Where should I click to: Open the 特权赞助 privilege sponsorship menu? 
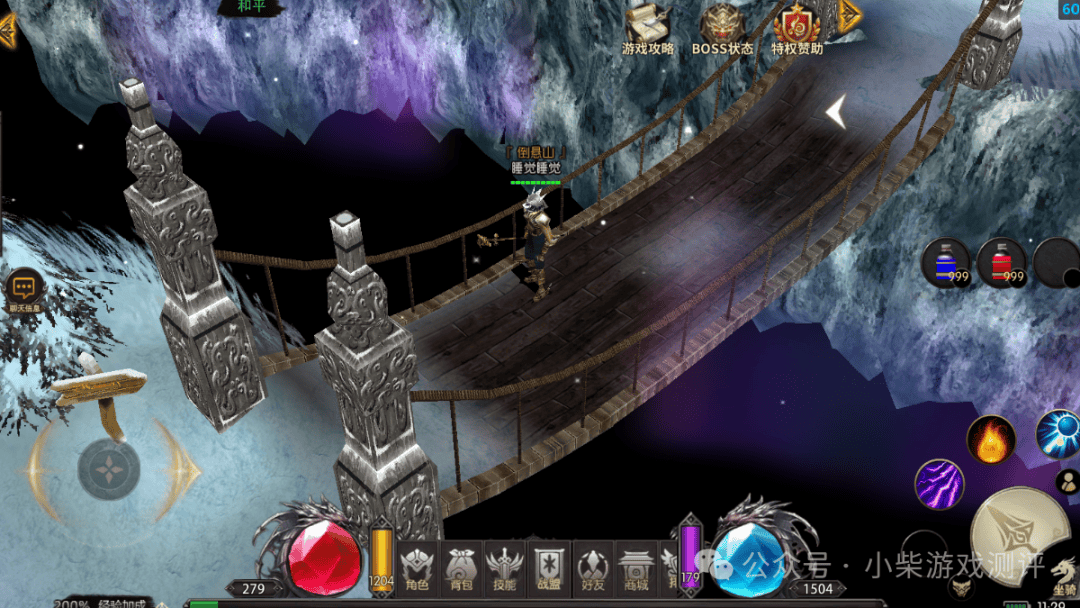pyautogui.click(x=797, y=28)
